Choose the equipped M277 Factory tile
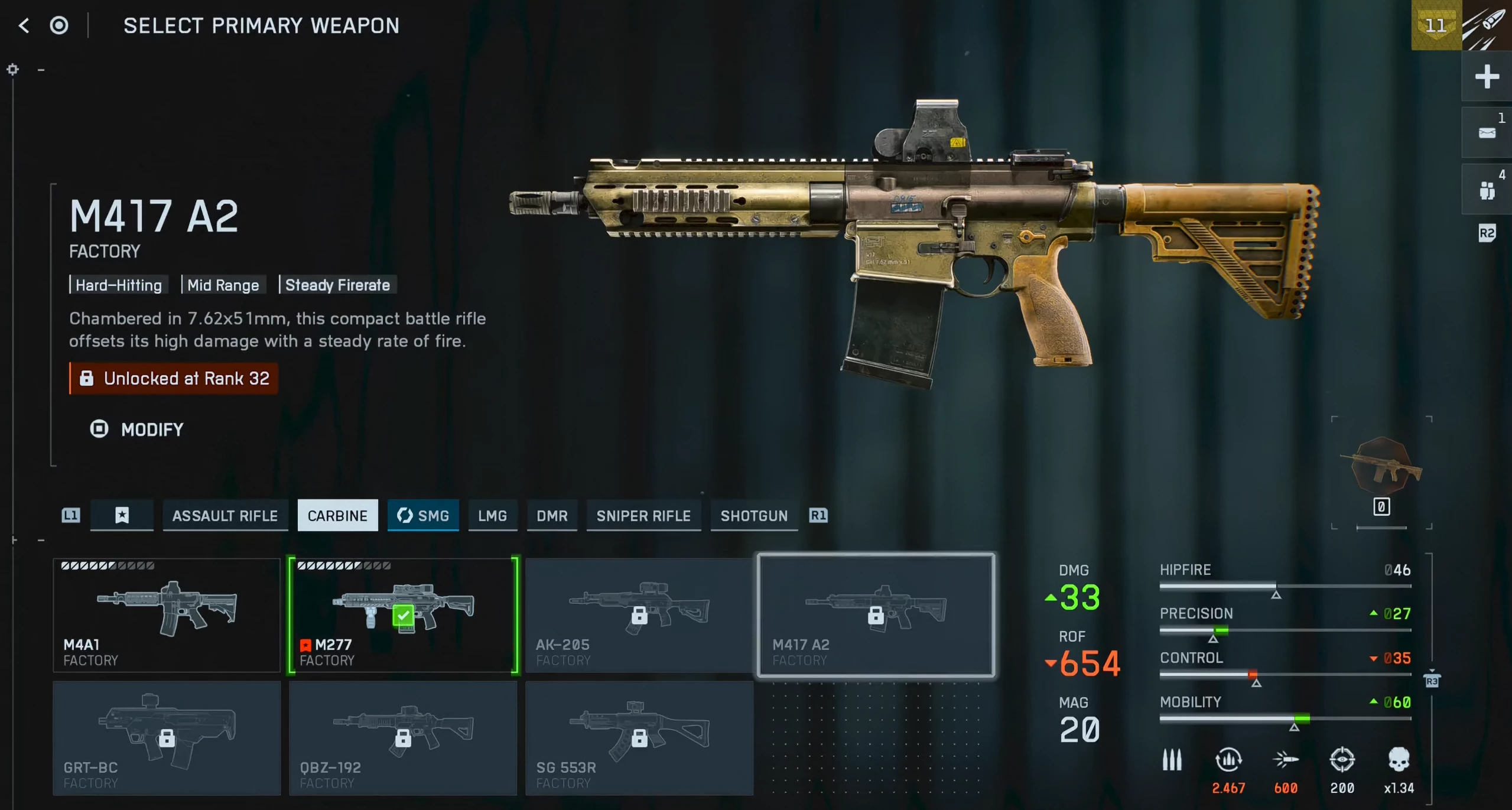 (403, 615)
